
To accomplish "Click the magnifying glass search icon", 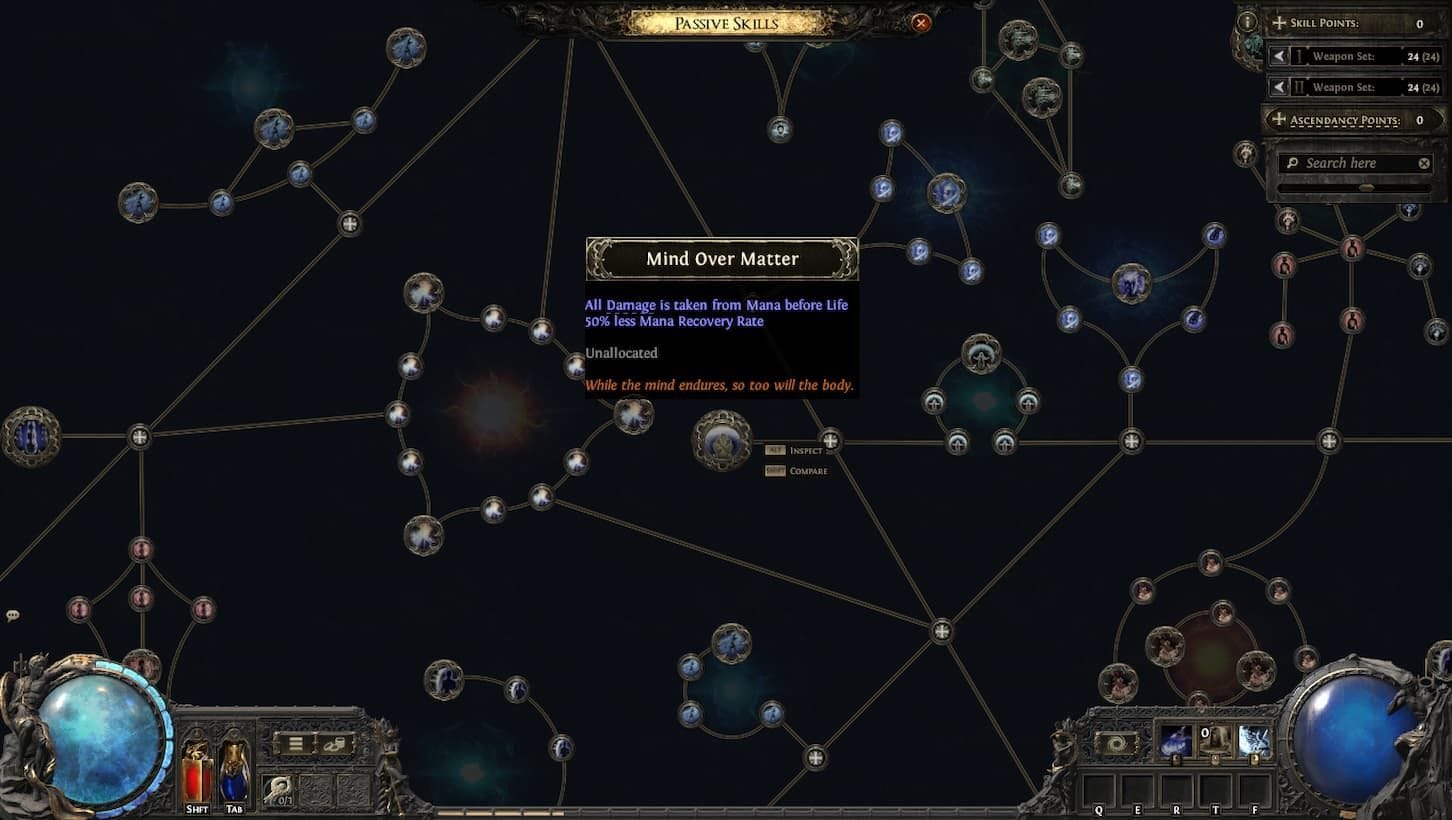I will tap(1294, 162).
